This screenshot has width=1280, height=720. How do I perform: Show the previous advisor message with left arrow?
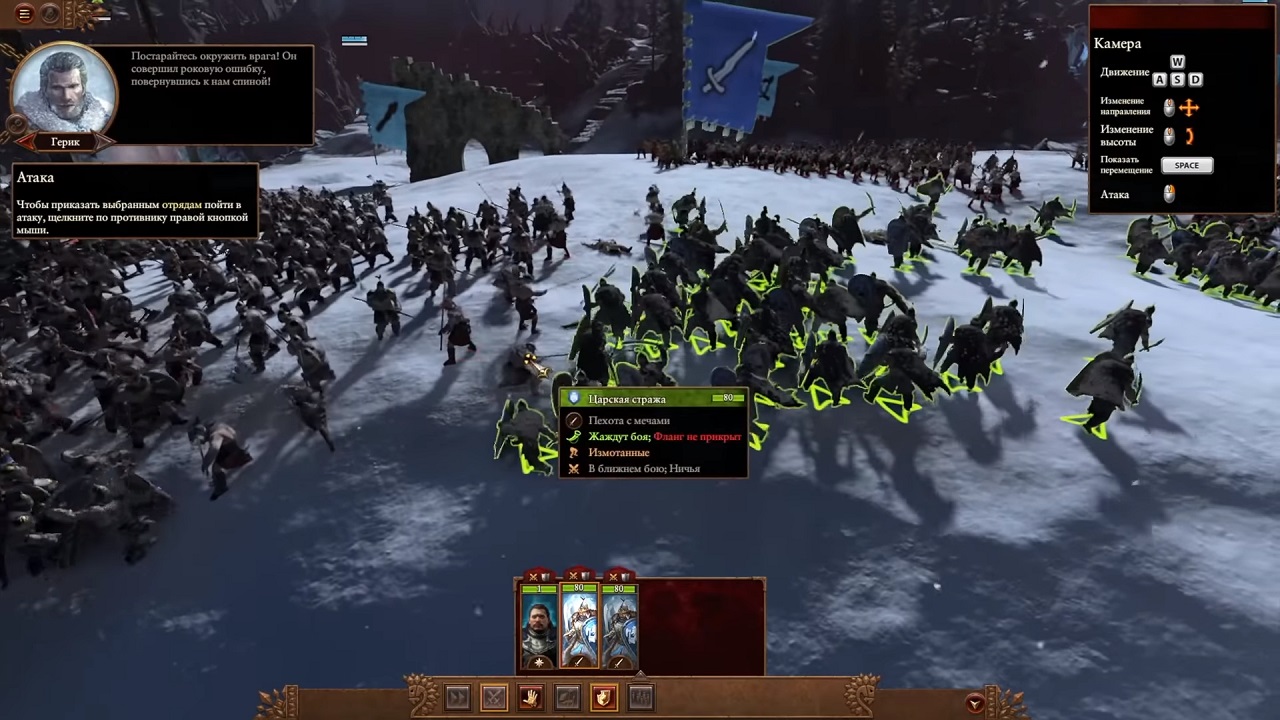coord(25,142)
